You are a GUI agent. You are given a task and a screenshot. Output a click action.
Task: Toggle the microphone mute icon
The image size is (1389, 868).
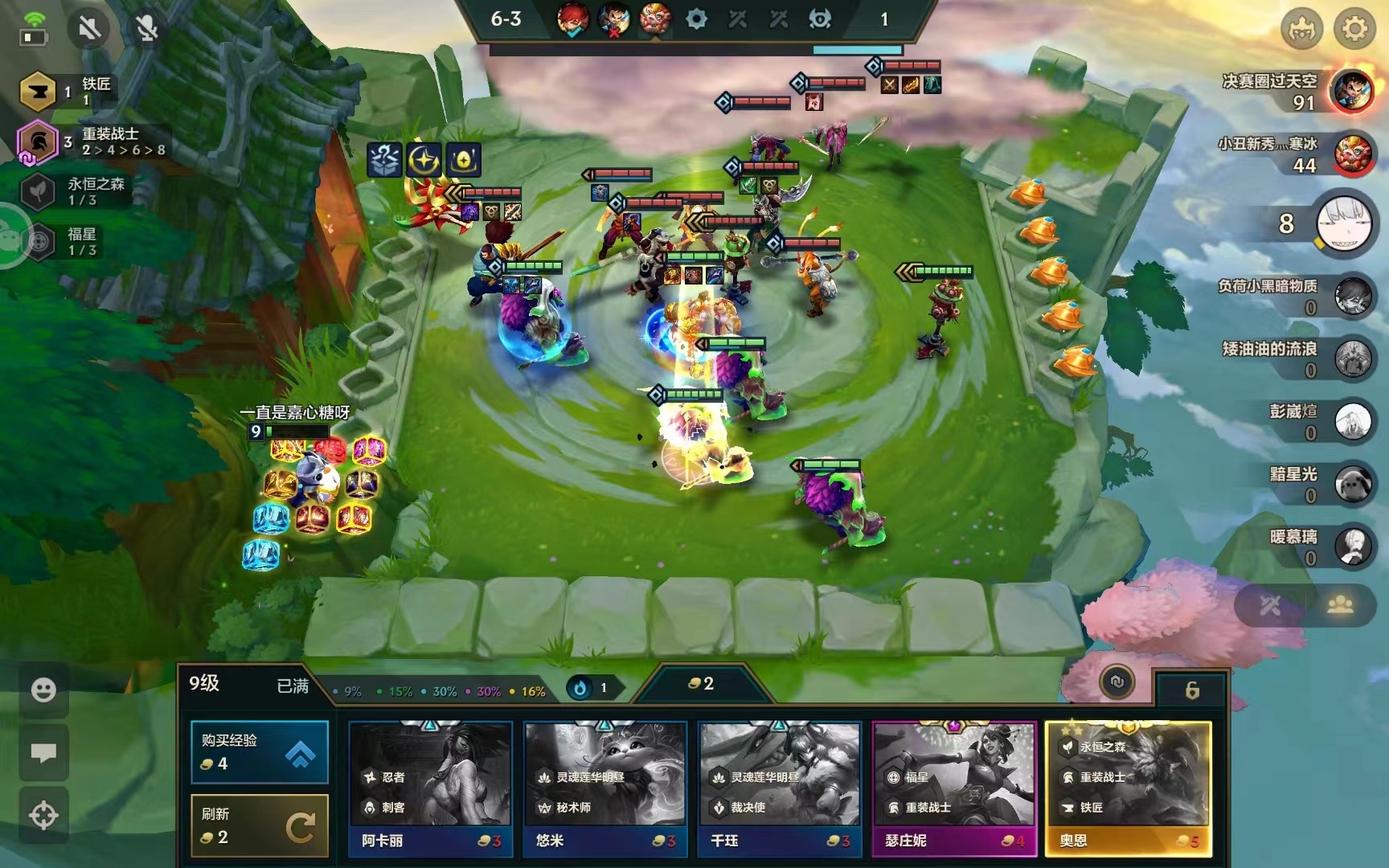point(146,29)
